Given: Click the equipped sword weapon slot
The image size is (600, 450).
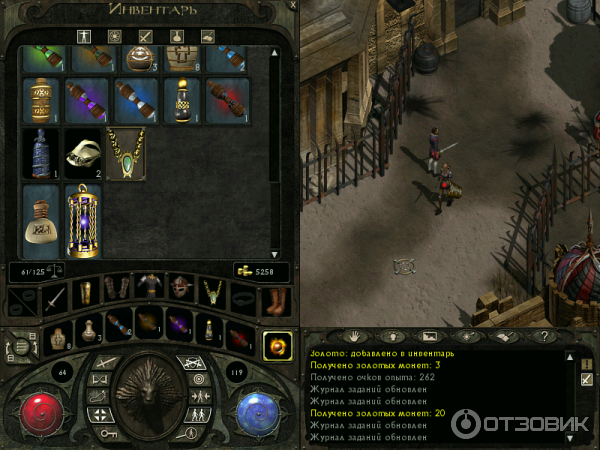Looking at the screenshot, I should (52, 296).
